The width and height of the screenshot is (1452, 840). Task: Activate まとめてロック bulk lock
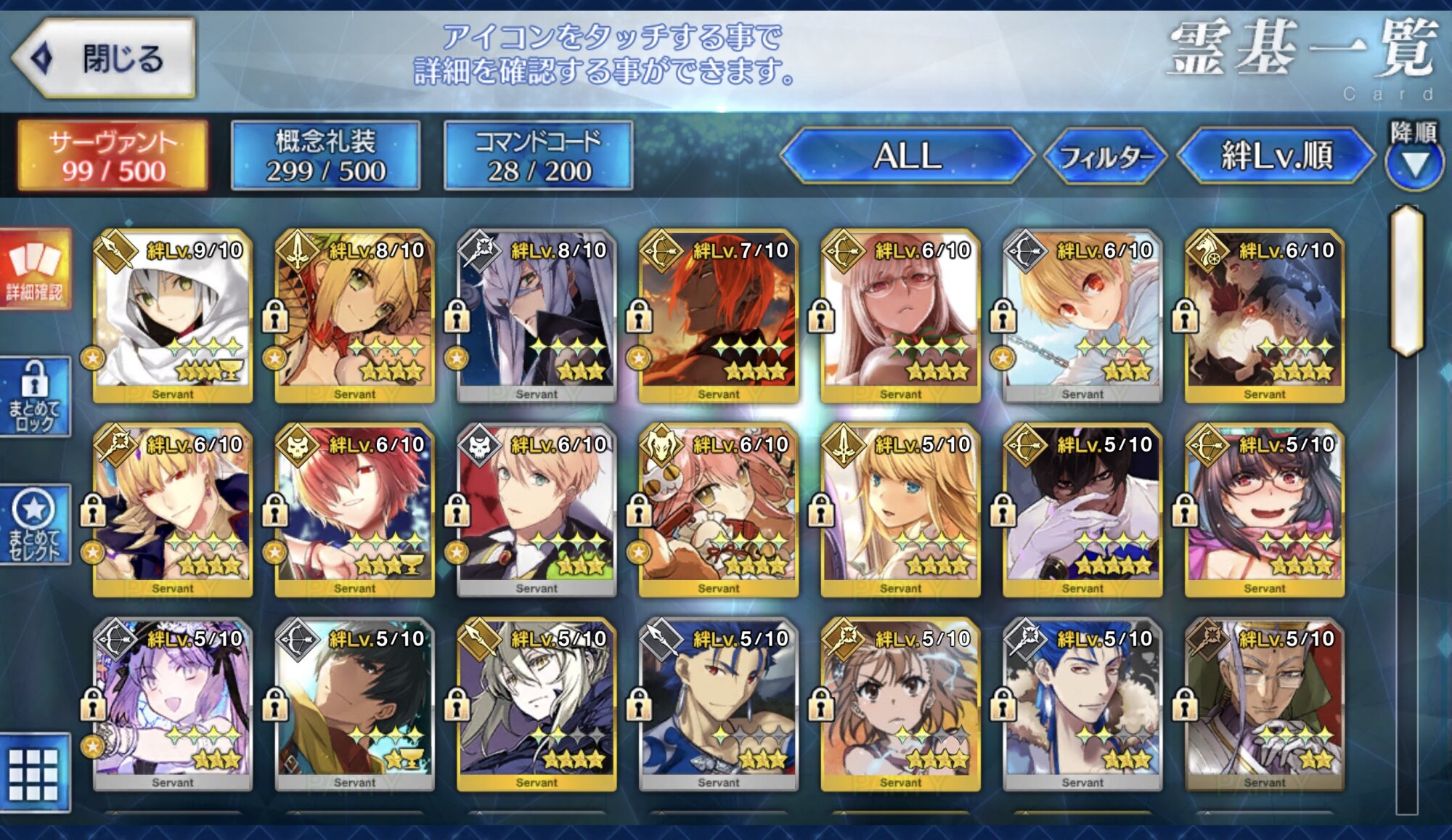coord(35,396)
